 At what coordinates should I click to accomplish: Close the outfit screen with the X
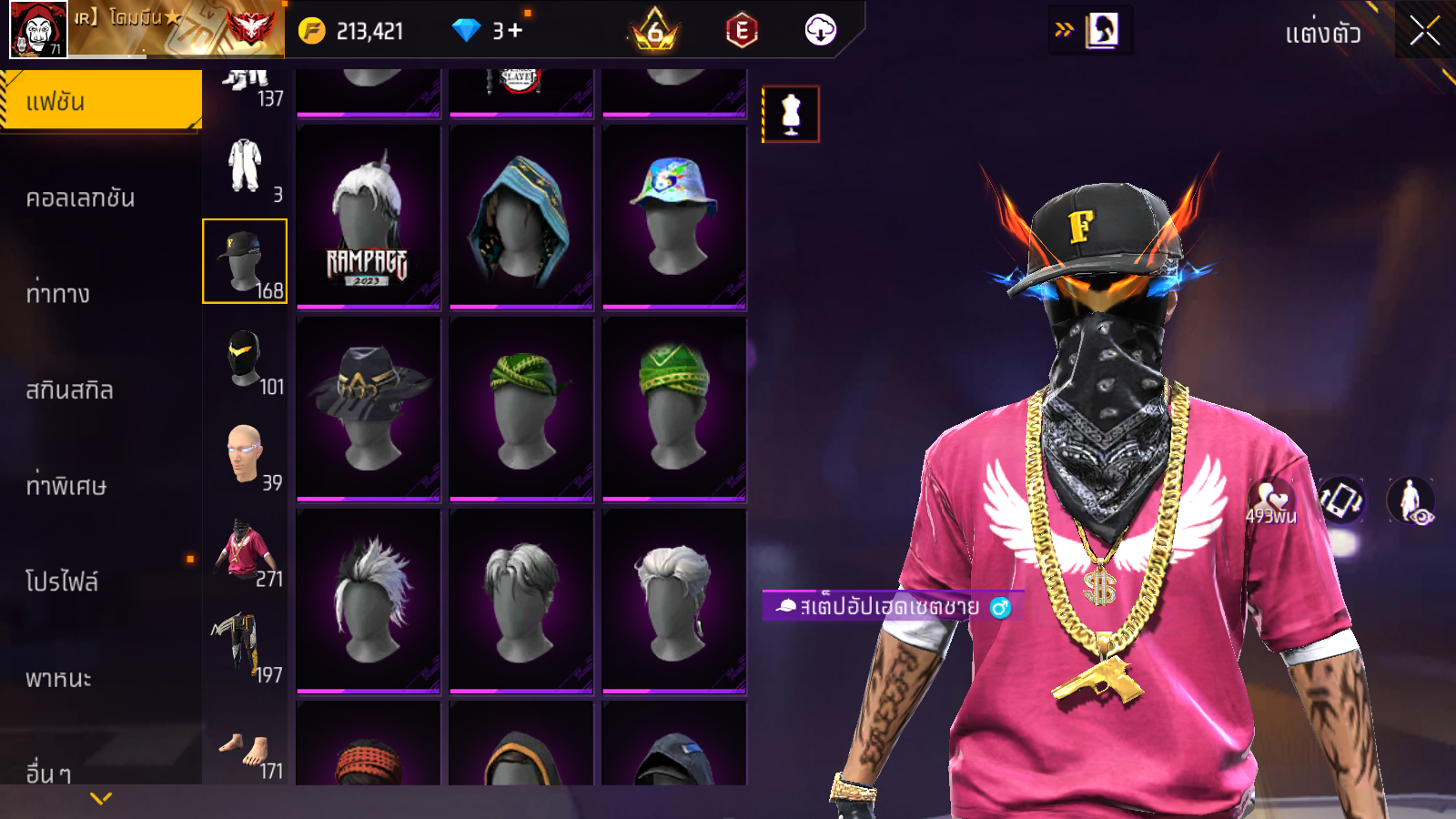(x=1424, y=31)
